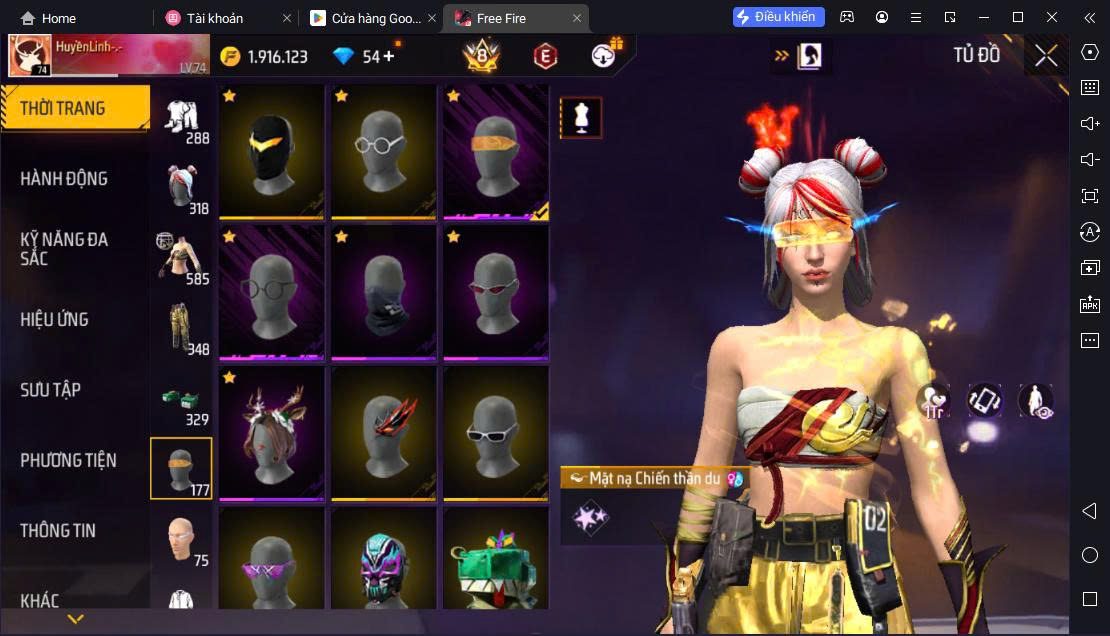This screenshot has width=1110, height=636.
Task: Open the mannequin outfit preset icon
Action: tap(581, 118)
